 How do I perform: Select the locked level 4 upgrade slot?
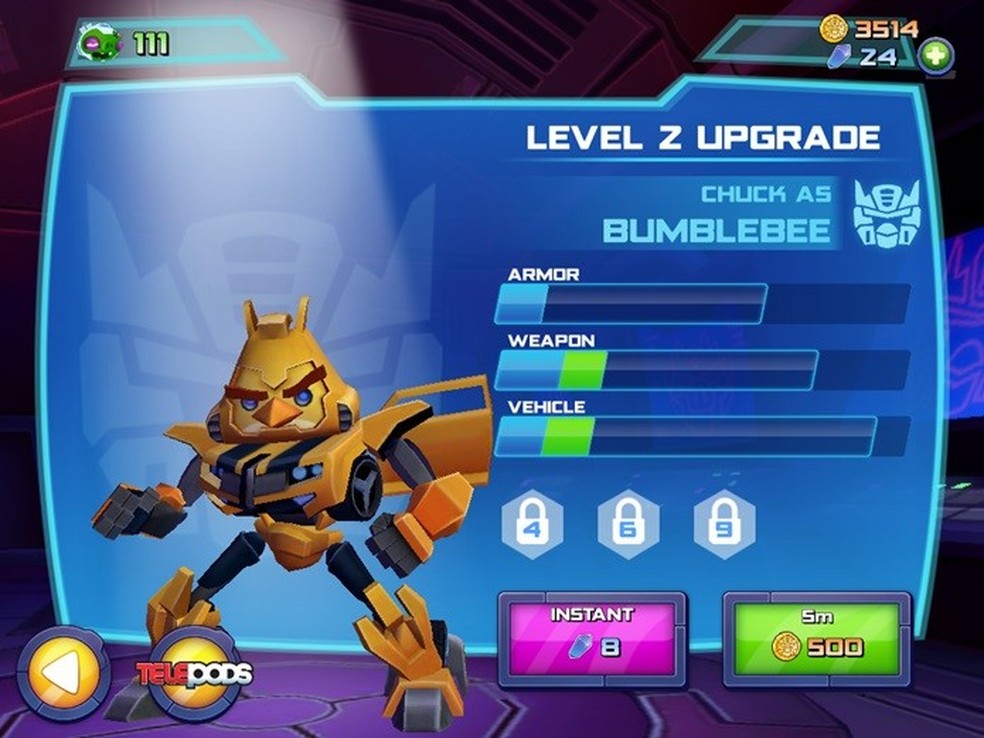(x=531, y=524)
